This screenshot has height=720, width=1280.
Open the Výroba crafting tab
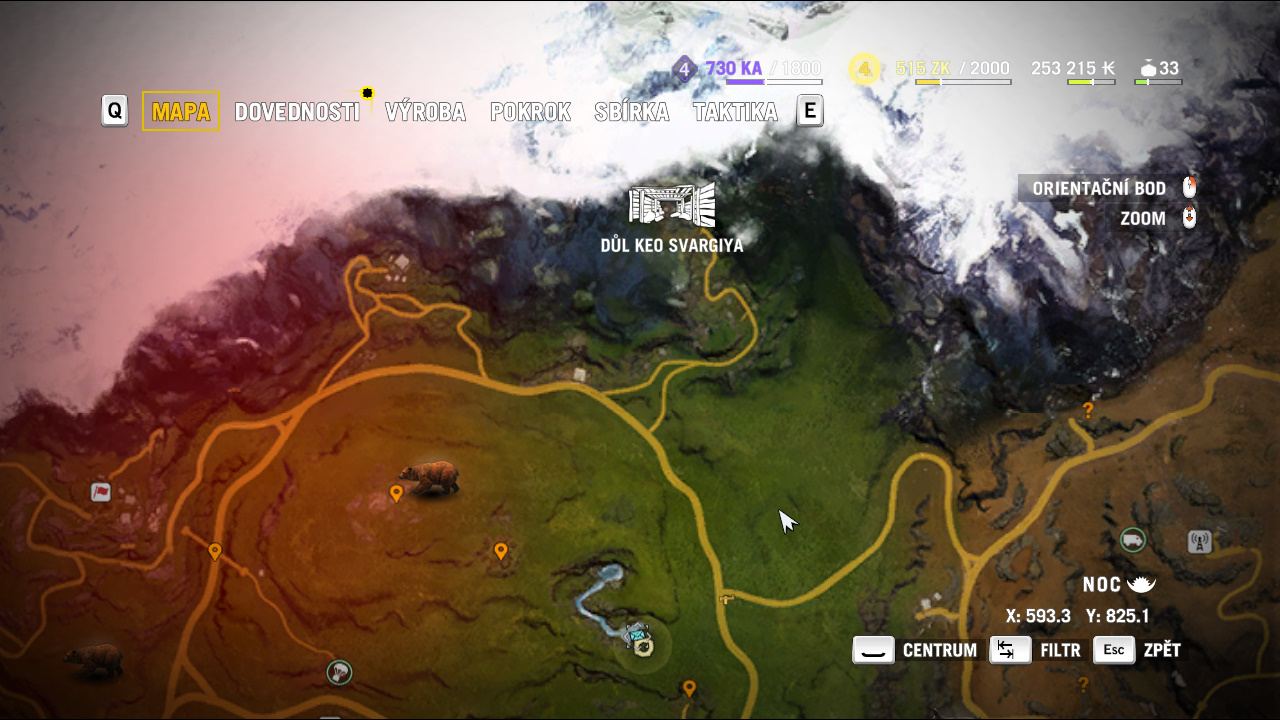(425, 112)
